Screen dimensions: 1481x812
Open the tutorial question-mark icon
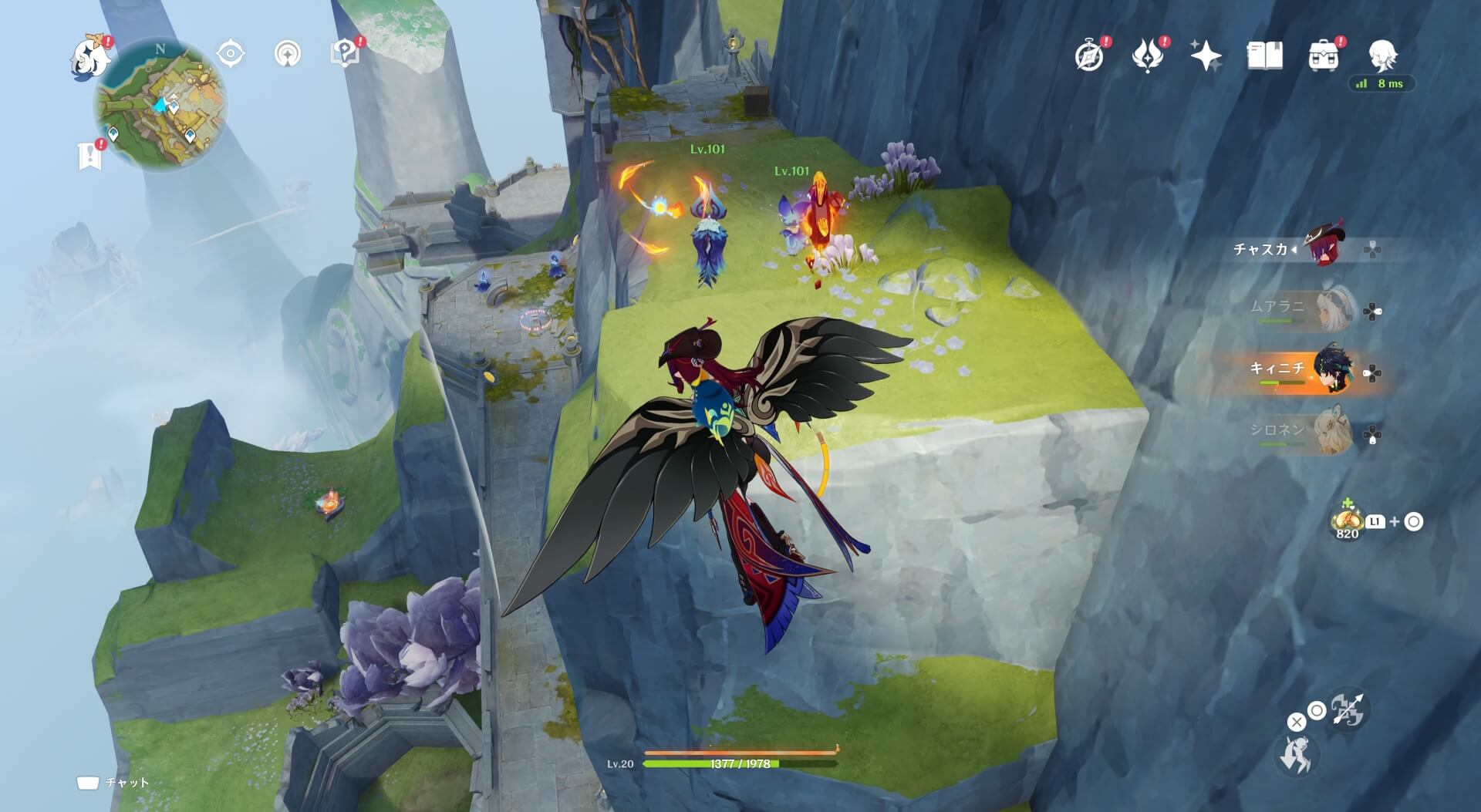coord(345,54)
